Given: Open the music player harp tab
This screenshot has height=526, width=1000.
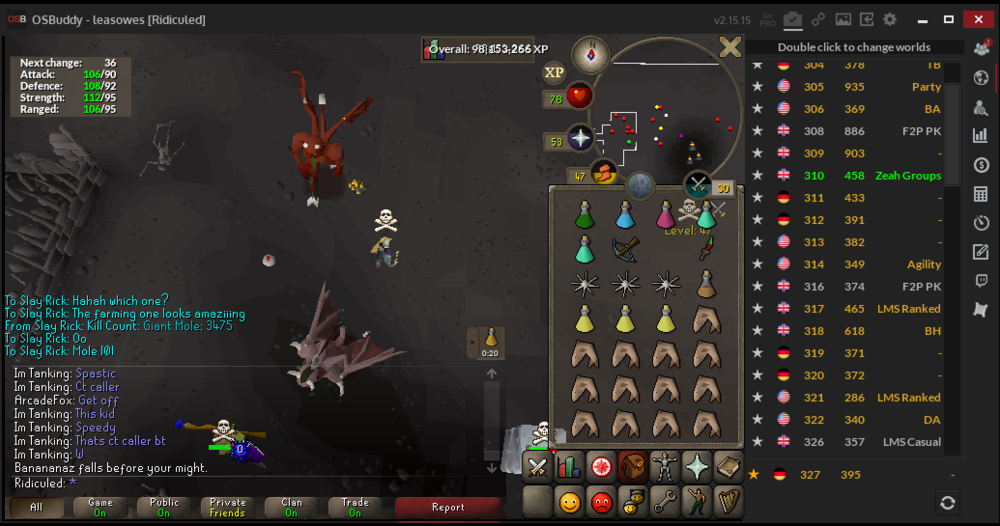Looking at the screenshot, I should coord(727,499).
